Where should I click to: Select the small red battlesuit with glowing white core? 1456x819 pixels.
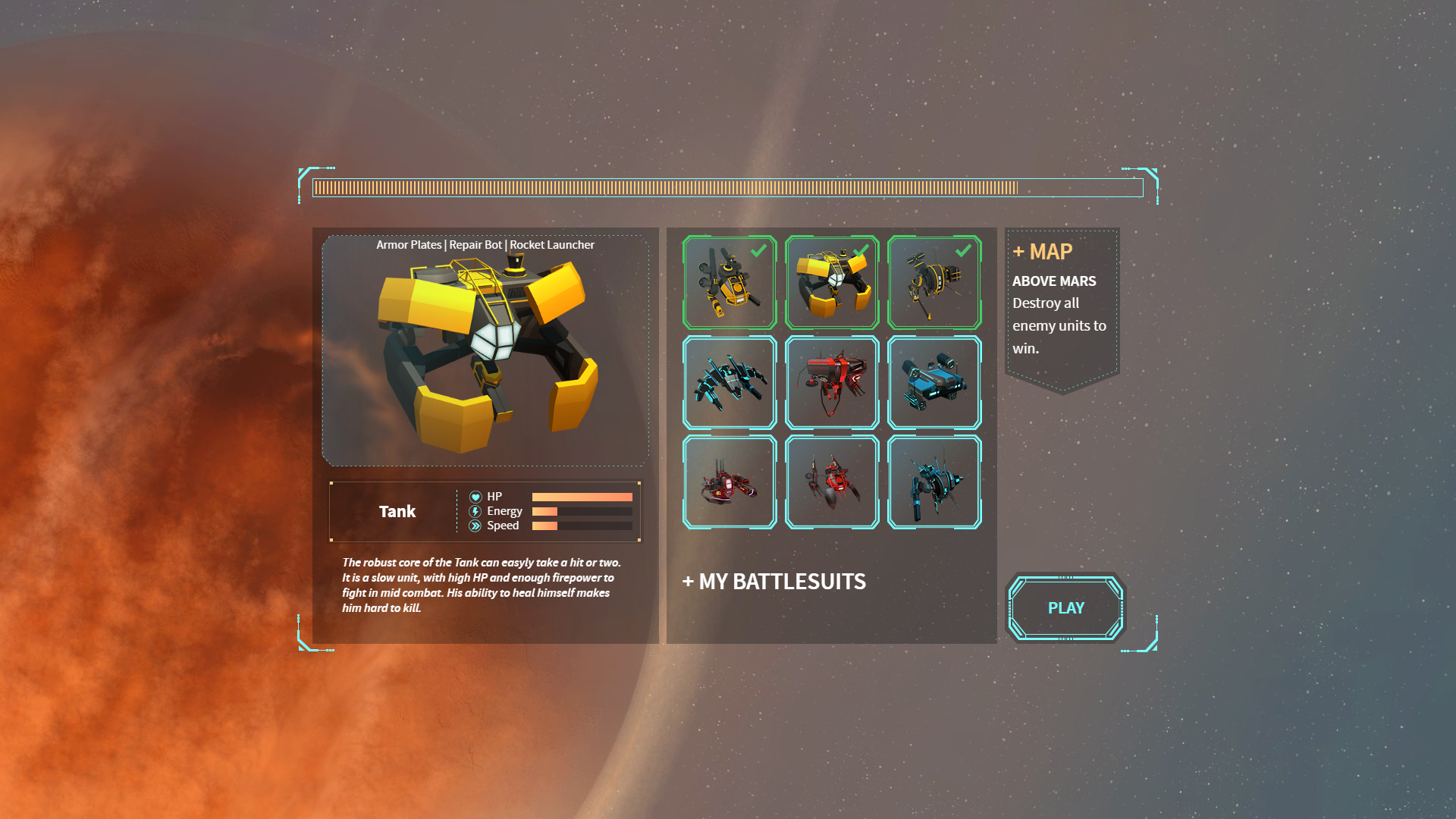point(730,482)
